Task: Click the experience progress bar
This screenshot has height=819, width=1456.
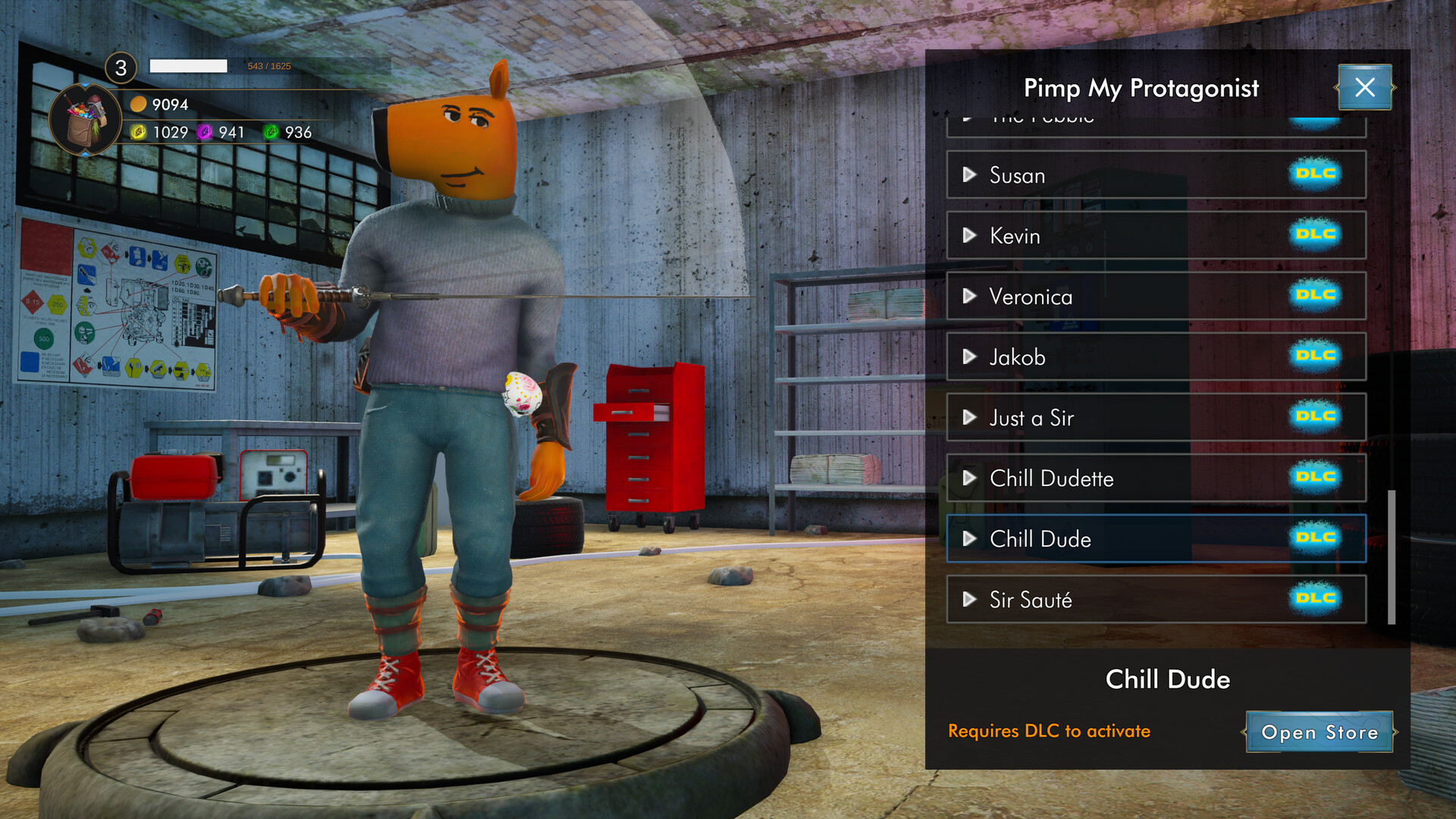Action: tap(190, 66)
